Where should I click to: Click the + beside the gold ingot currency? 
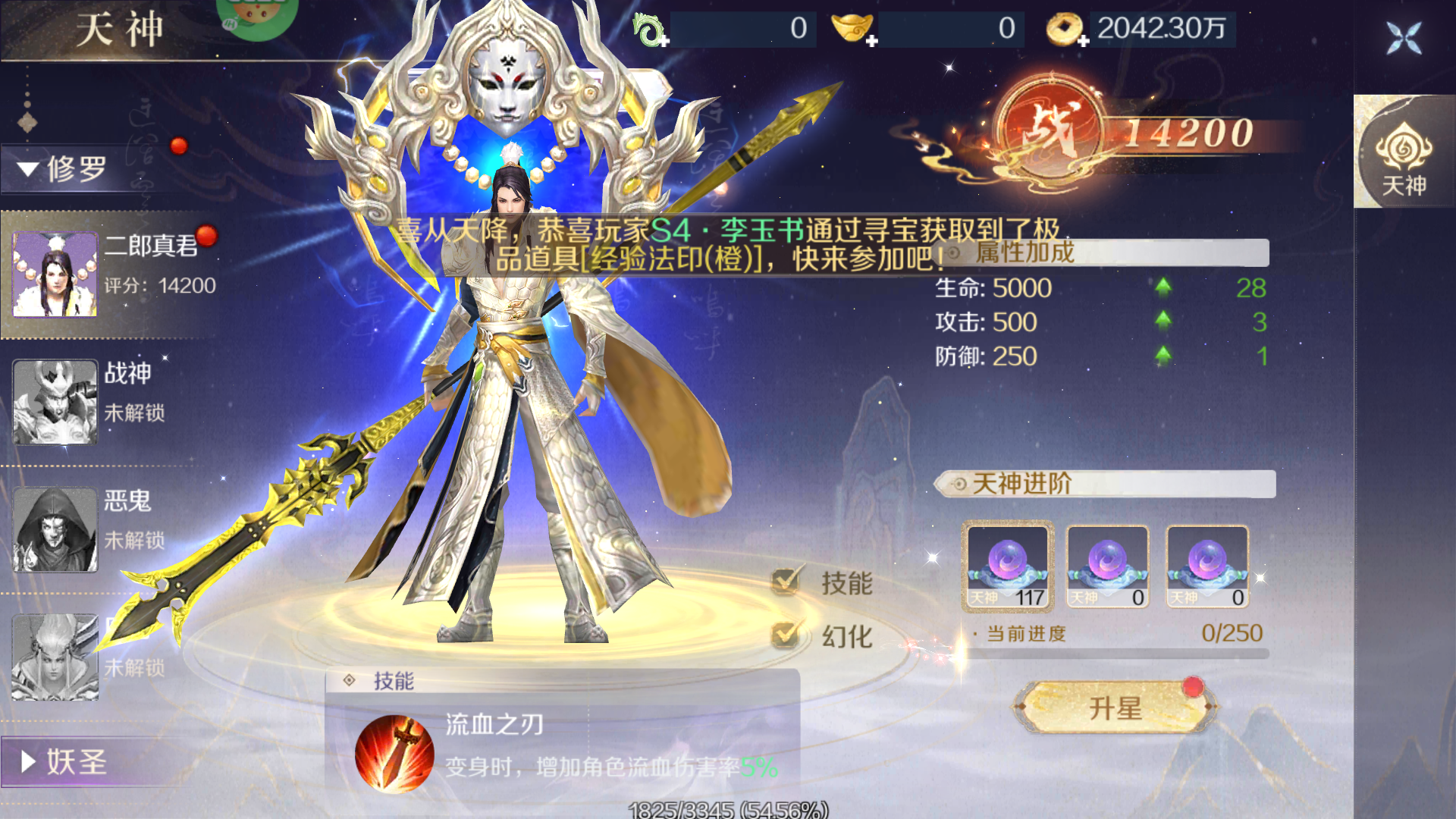pos(874,42)
